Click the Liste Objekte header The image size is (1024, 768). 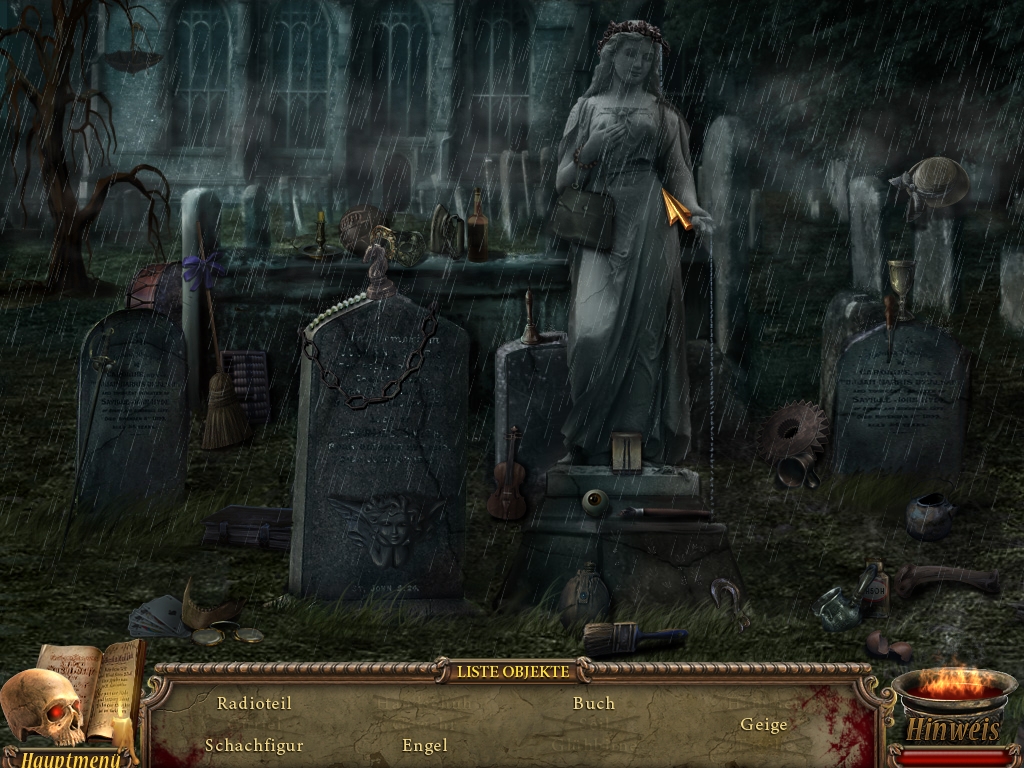(513, 671)
